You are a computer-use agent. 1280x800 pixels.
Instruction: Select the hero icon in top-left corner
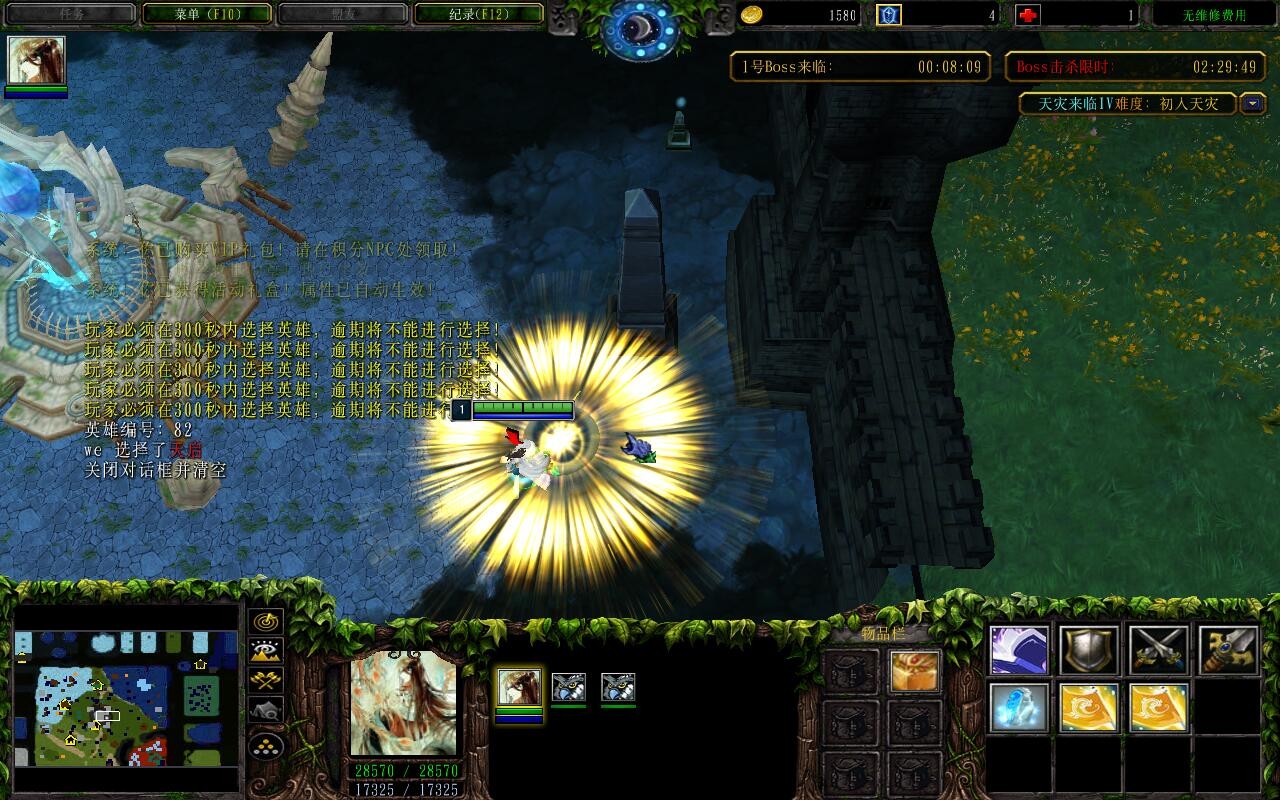(x=37, y=61)
